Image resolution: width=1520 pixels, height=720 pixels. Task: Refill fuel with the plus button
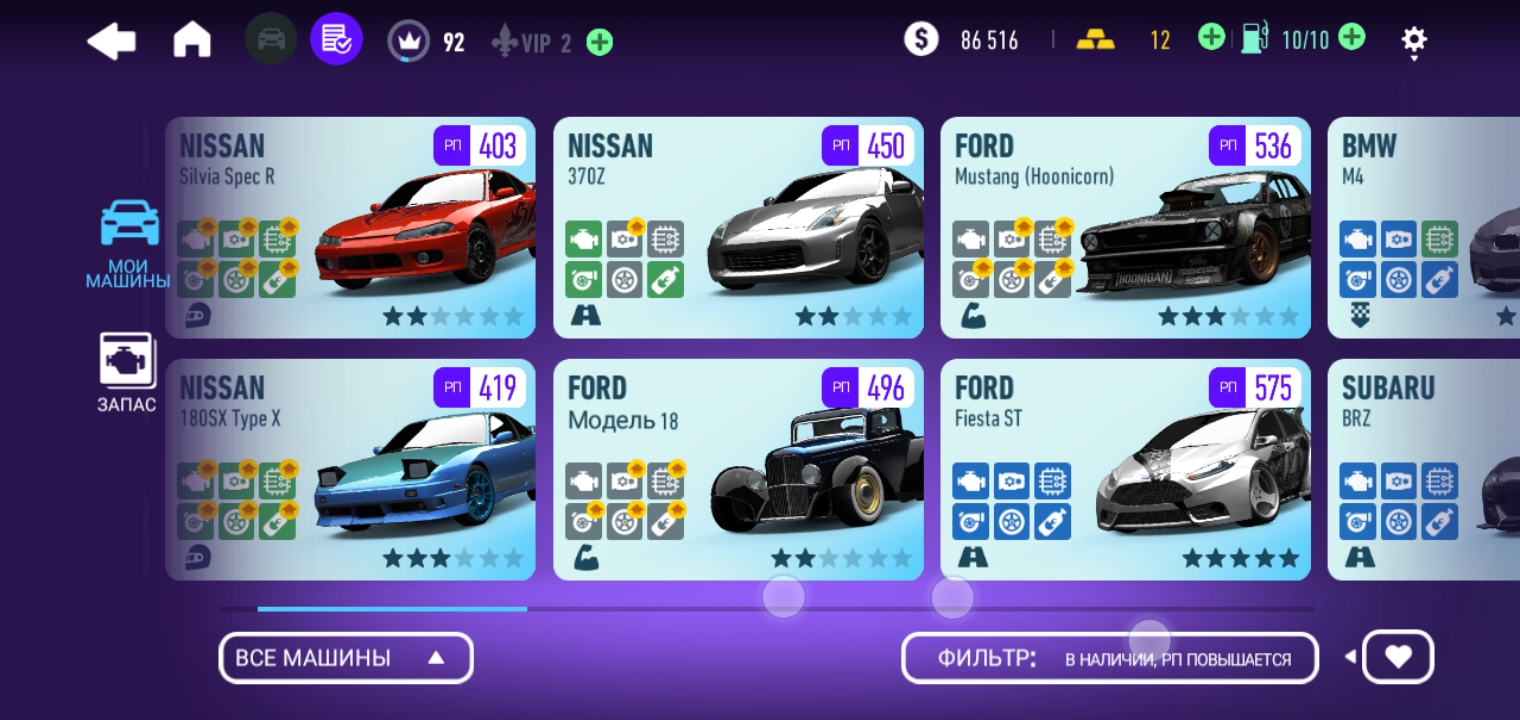click(1351, 39)
